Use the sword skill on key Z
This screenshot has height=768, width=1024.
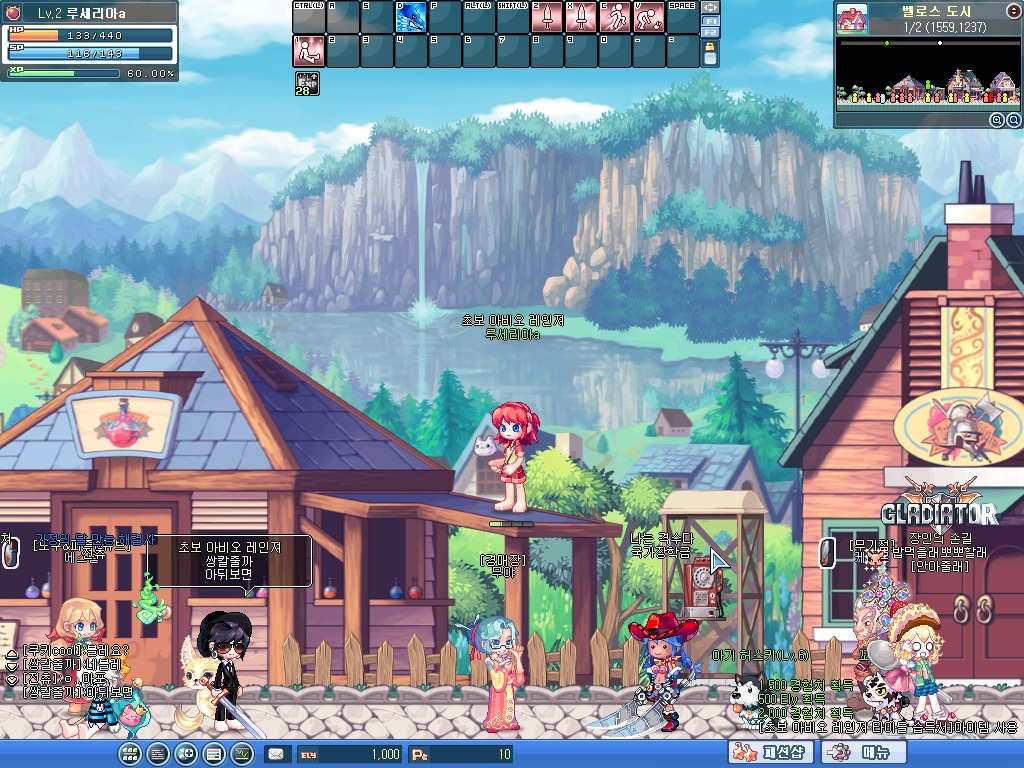547,17
